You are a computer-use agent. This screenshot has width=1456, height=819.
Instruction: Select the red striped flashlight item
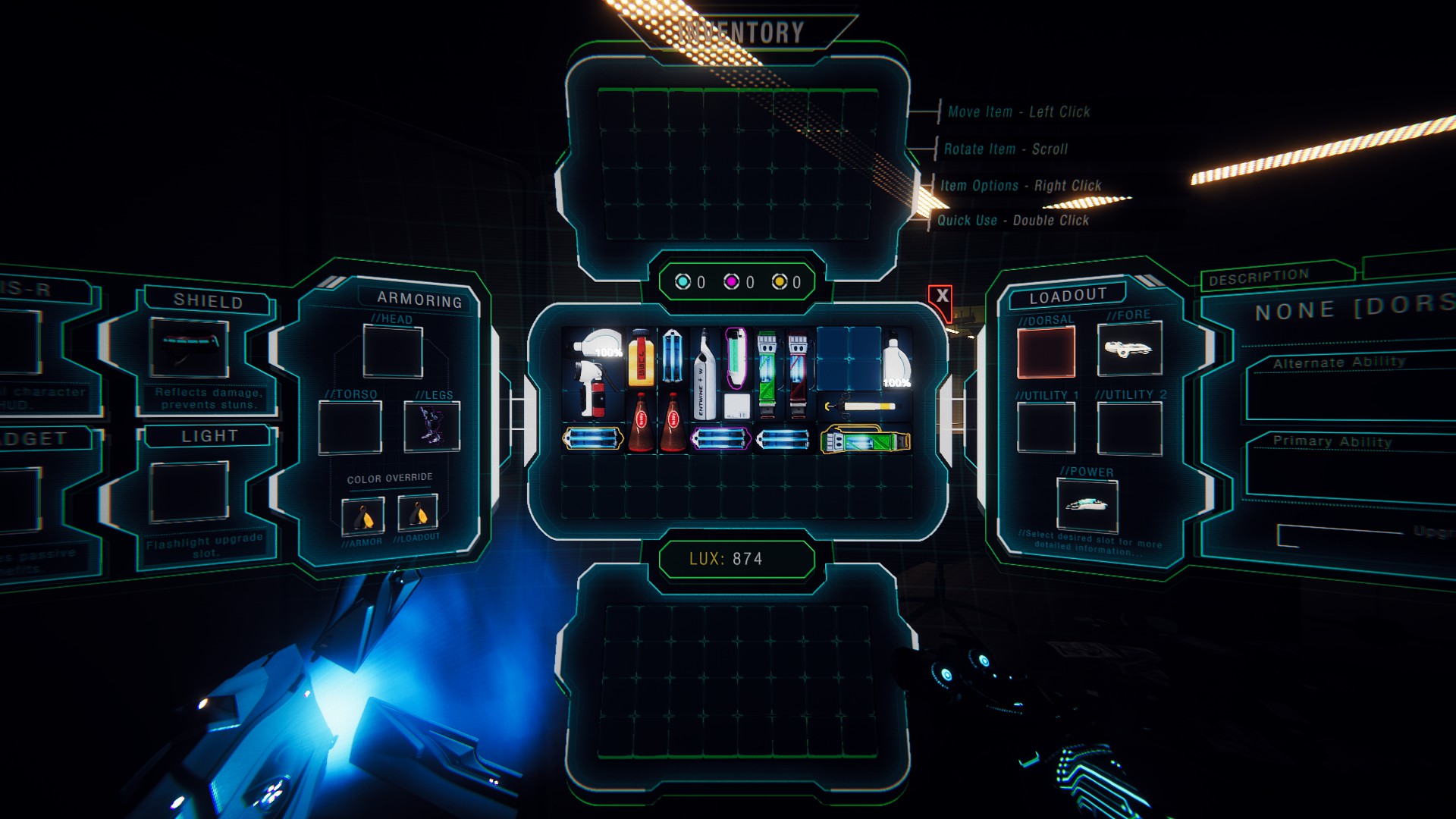pos(797,375)
